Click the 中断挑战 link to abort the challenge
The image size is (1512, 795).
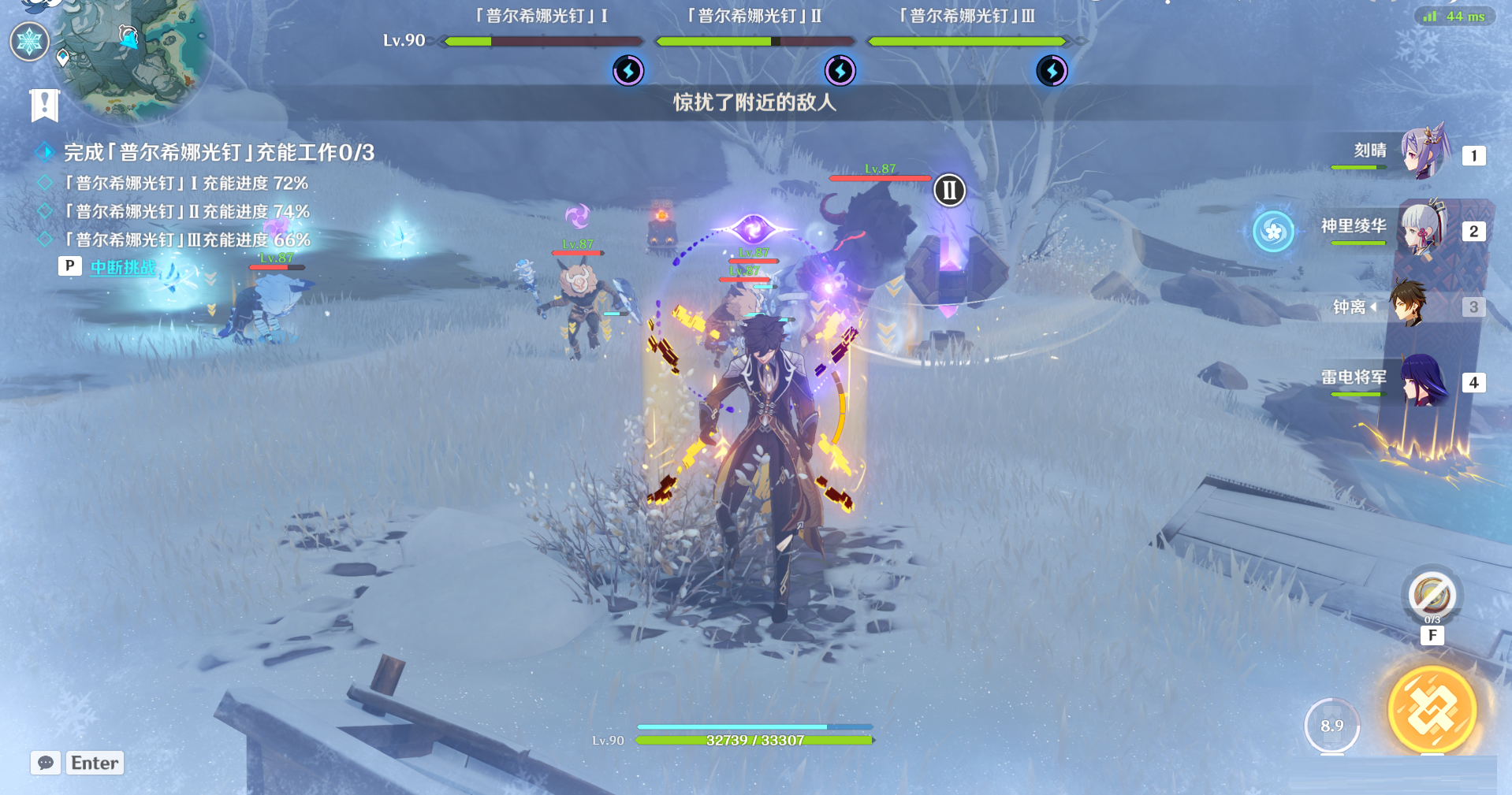tap(122, 268)
